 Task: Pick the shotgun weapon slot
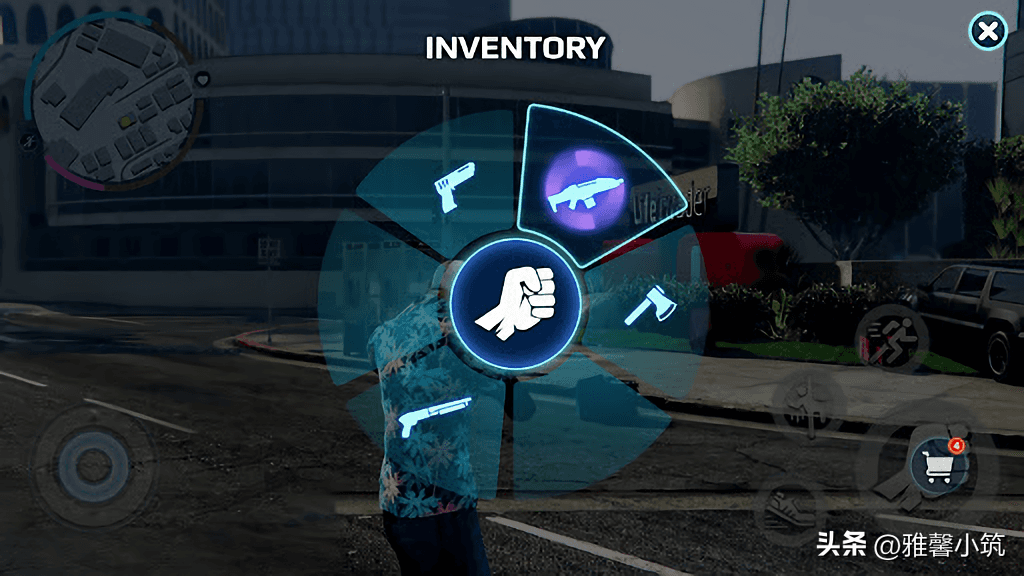[436, 415]
